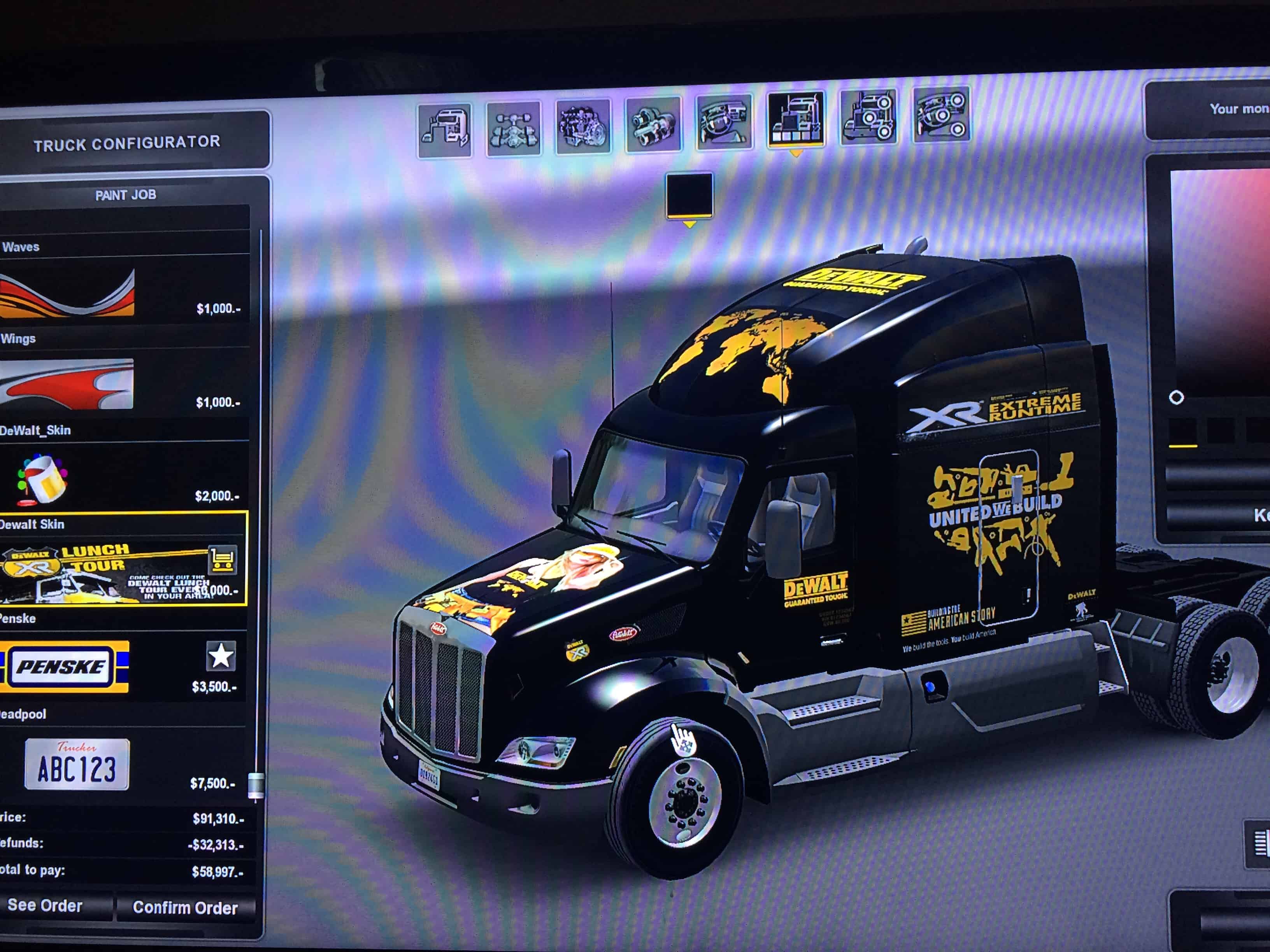
Task: Click the paint job list scrollbar handle
Action: 256,785
